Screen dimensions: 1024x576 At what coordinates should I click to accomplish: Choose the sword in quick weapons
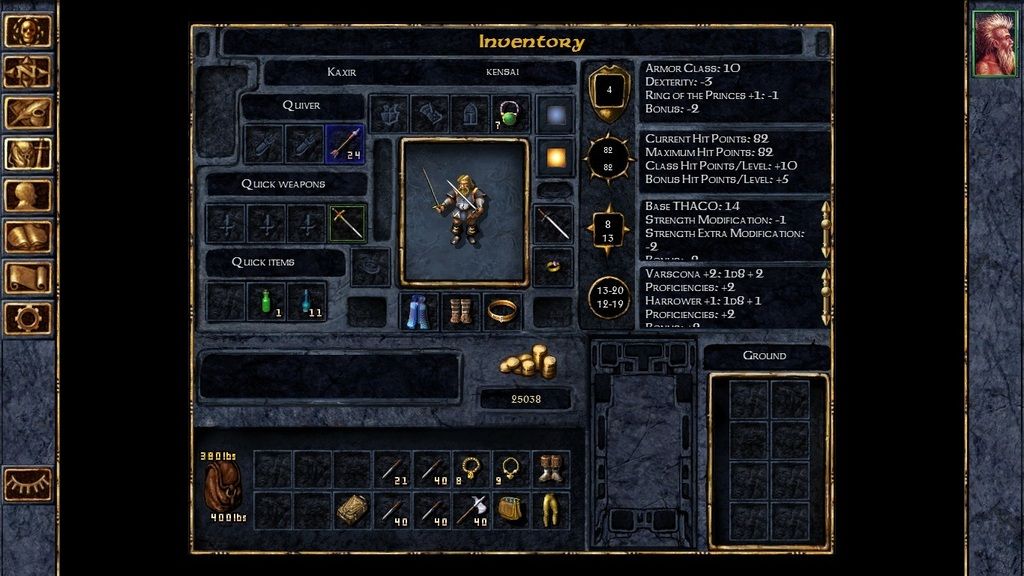(348, 223)
